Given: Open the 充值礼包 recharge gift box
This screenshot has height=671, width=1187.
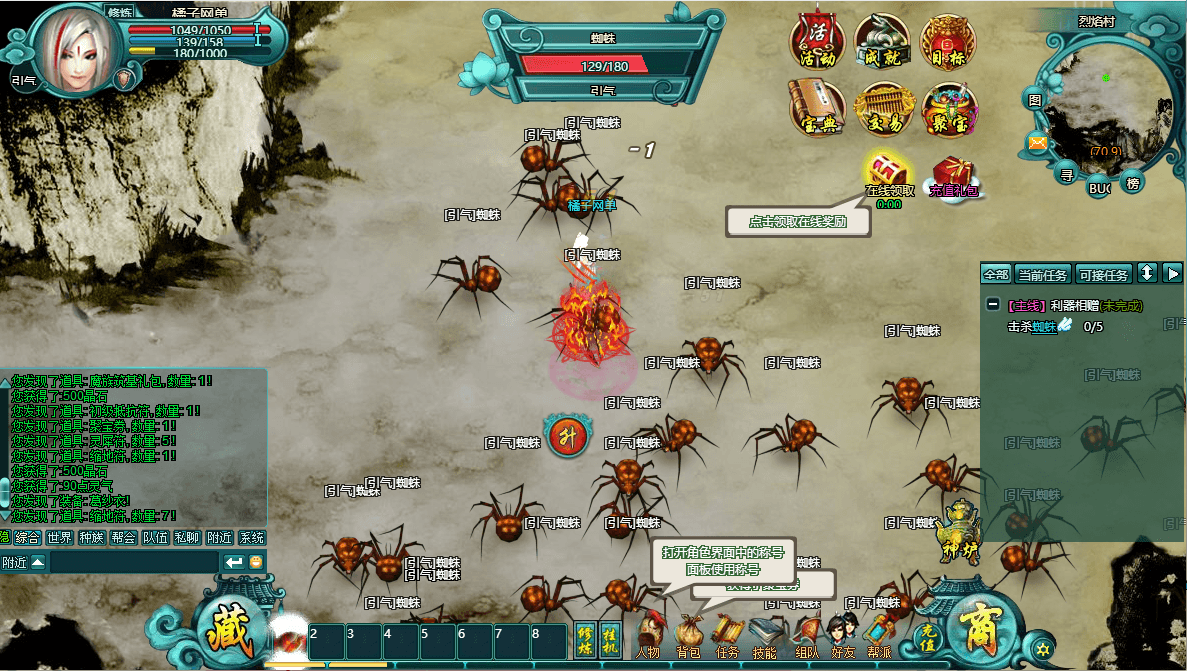Looking at the screenshot, I should (x=954, y=177).
